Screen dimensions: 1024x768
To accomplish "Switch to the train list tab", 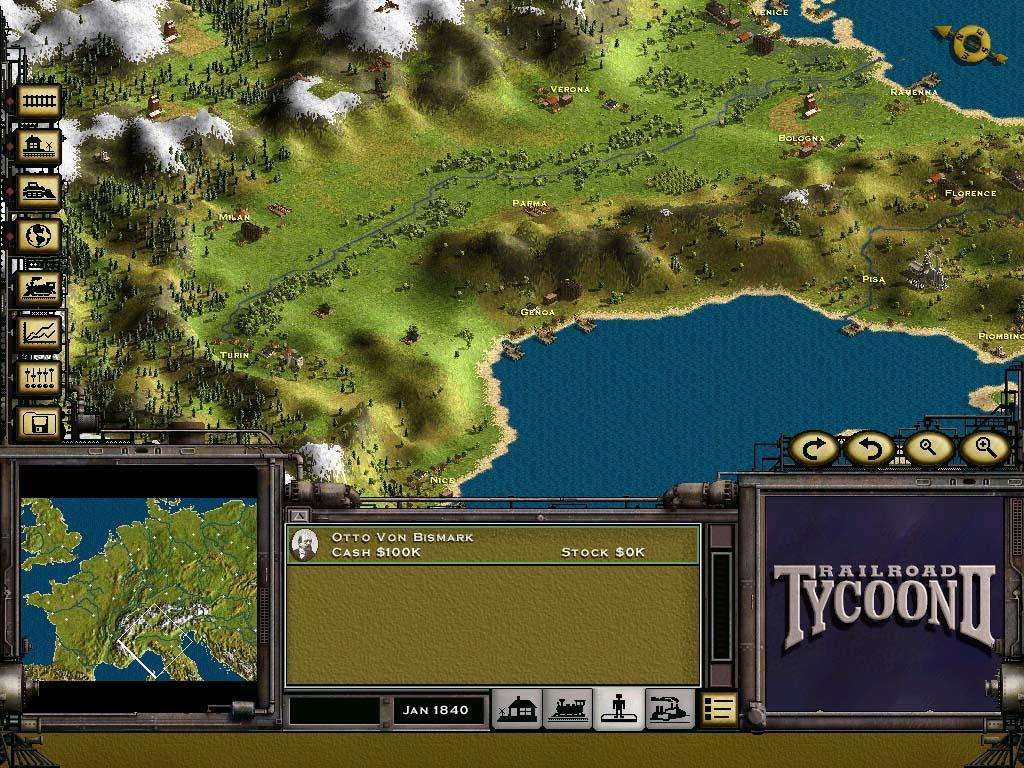I will tap(567, 709).
